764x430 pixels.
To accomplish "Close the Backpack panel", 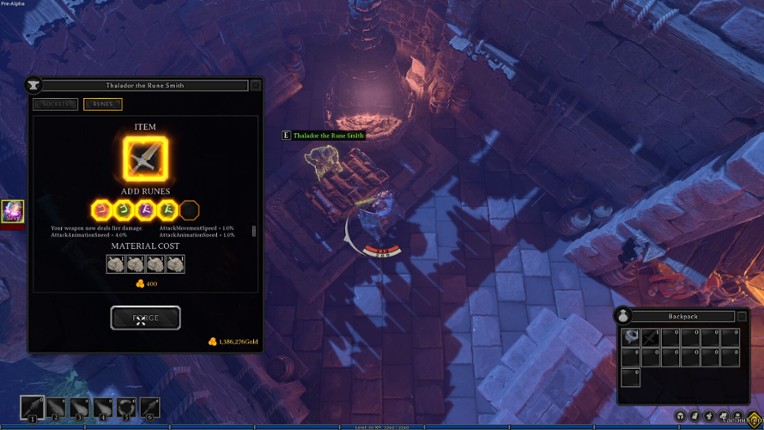I will click(x=742, y=316).
